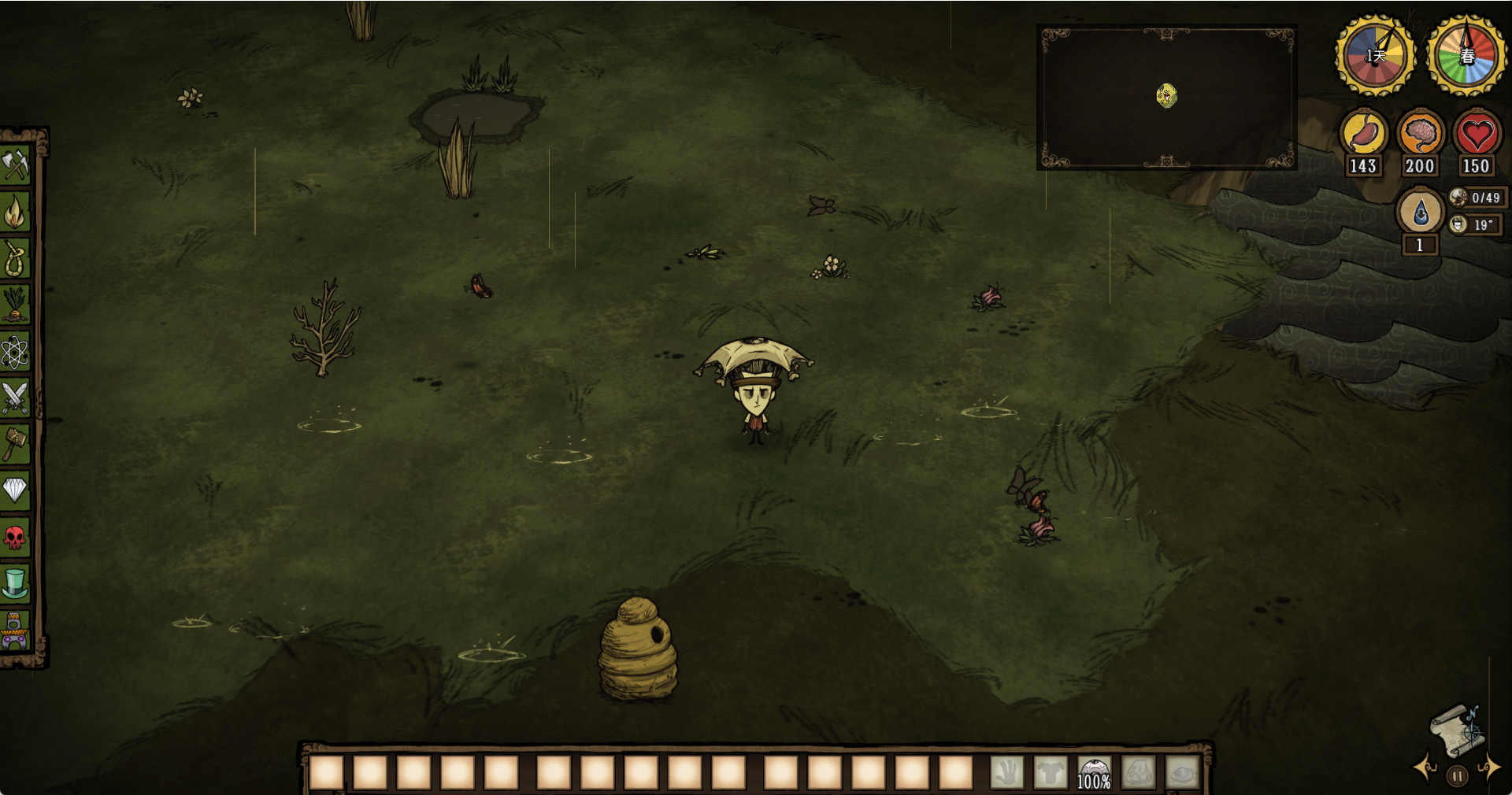Rotate the camera using the right arrow
This screenshot has width=1512, height=795.
click(1489, 767)
